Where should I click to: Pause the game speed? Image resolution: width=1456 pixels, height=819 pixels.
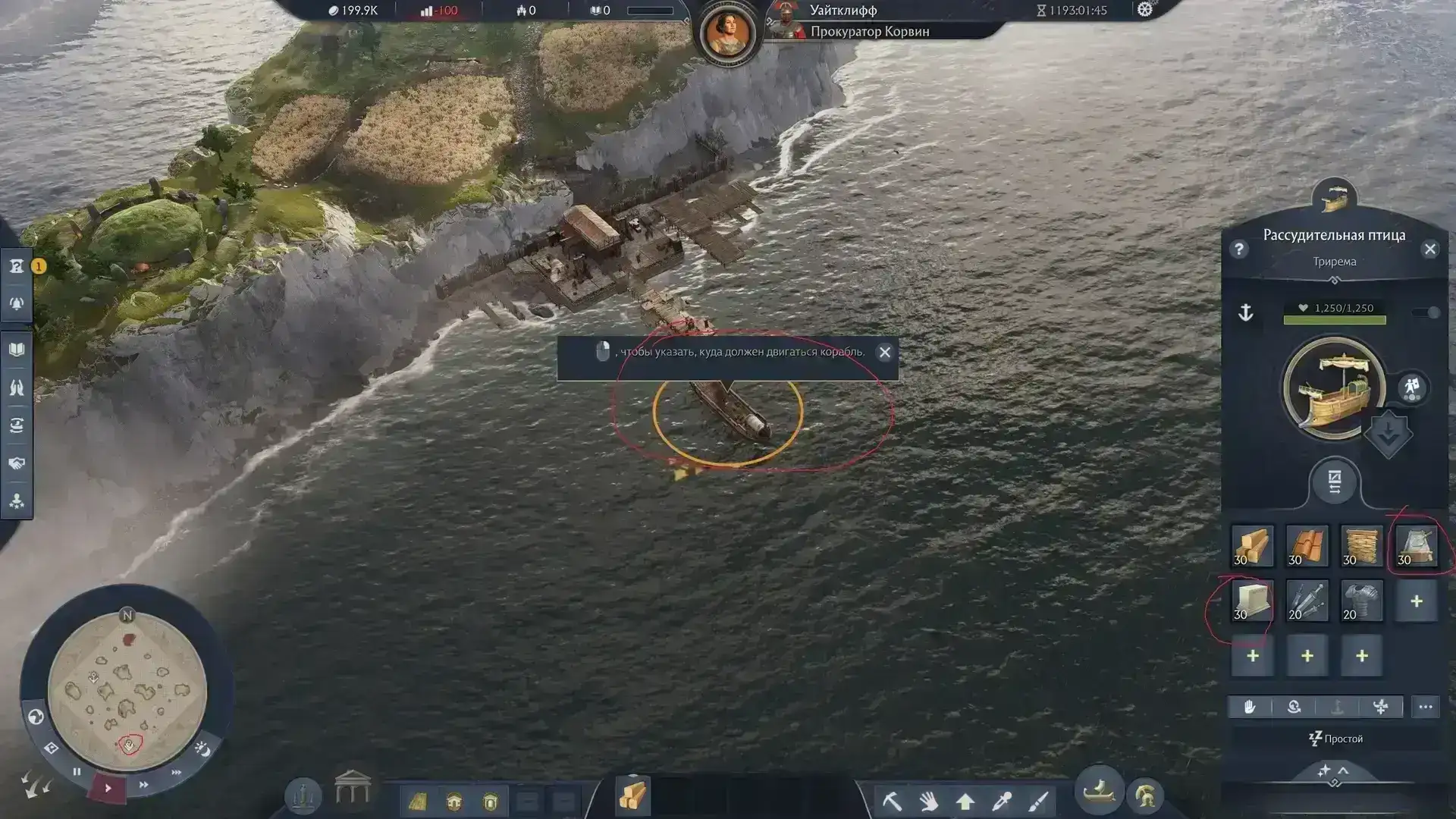[77, 772]
